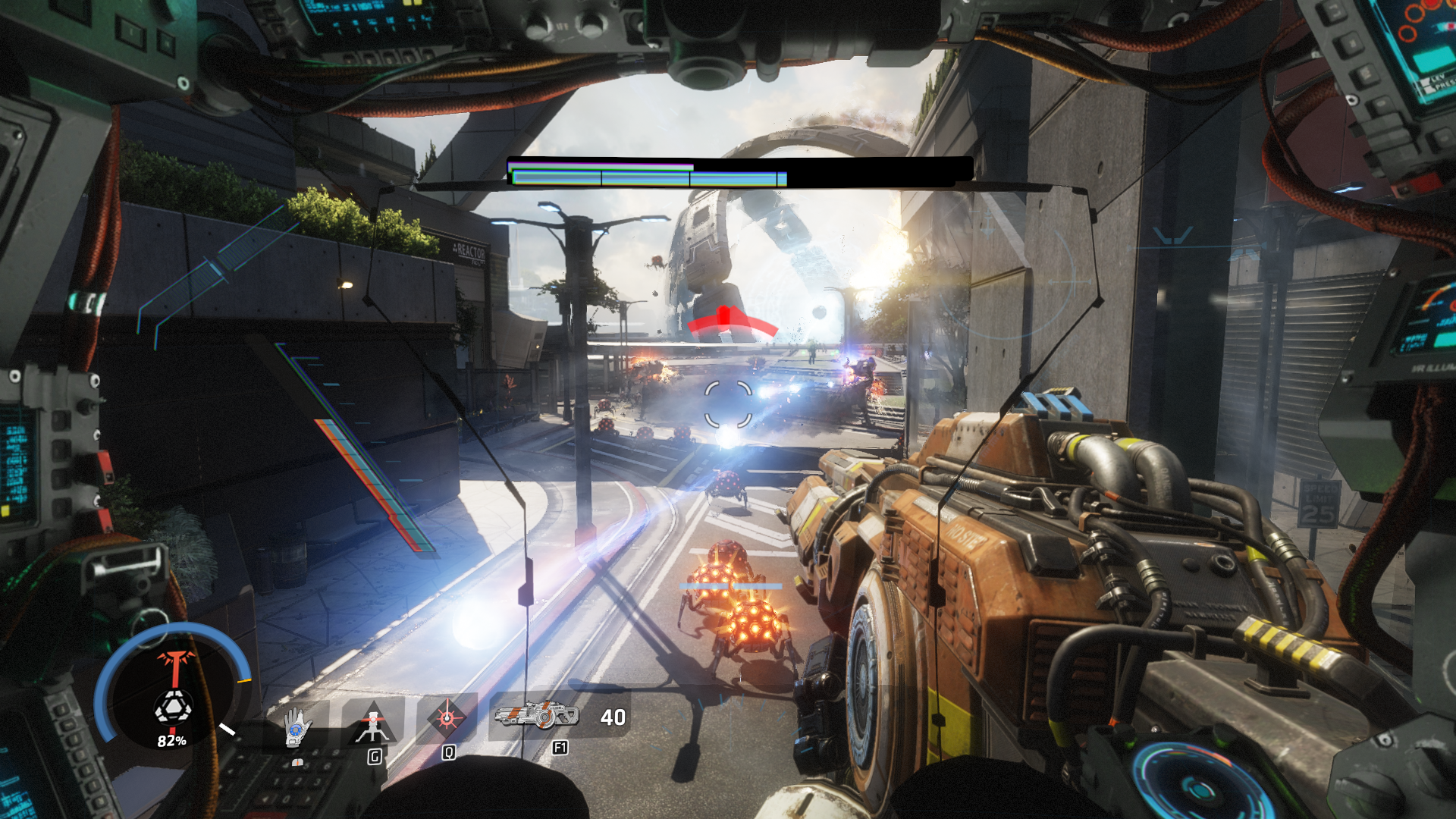Toggle the white marker on the radial gauge
The width and height of the screenshot is (1456, 819).
[x=226, y=727]
